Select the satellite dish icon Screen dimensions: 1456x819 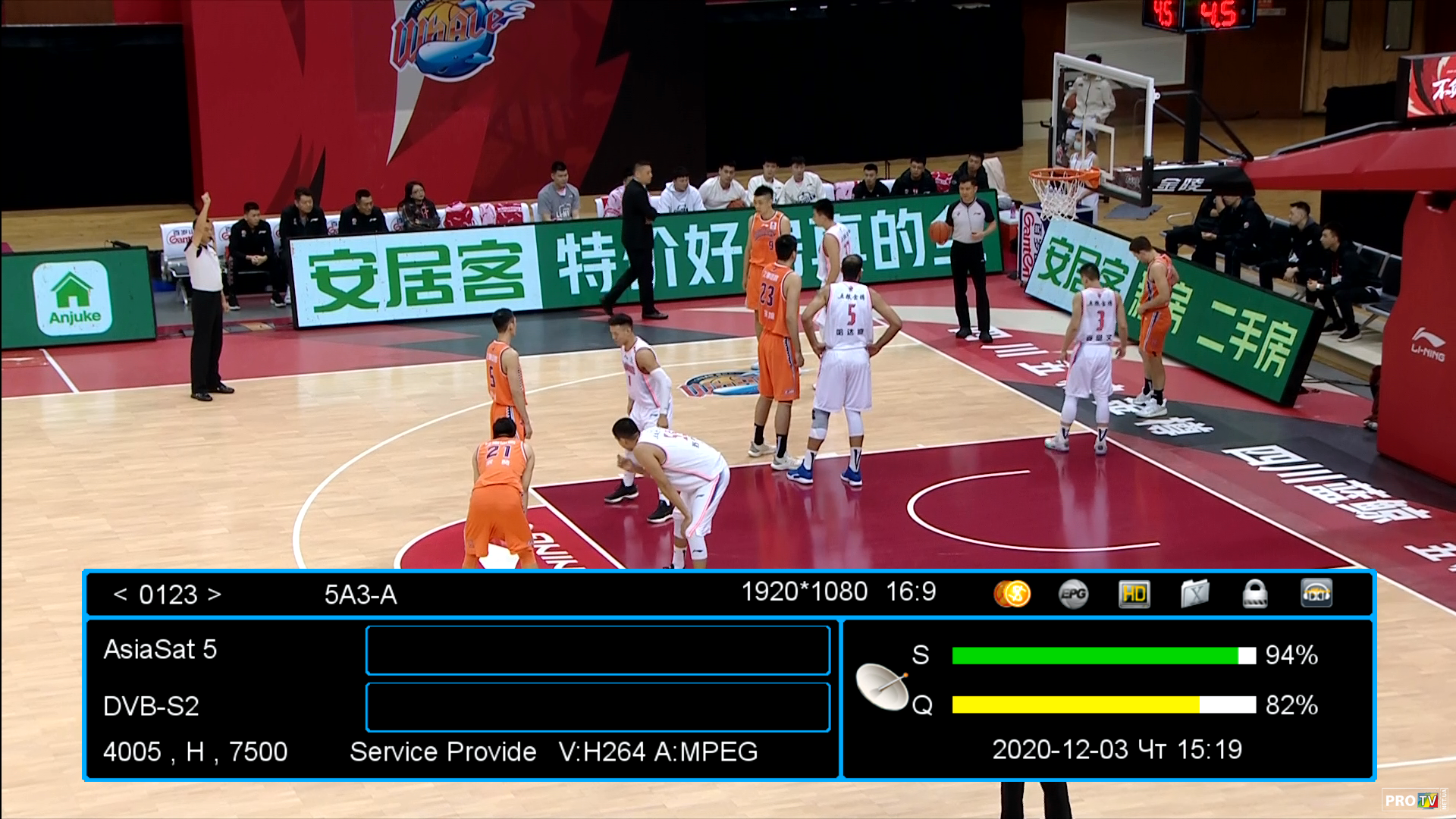pos(882,686)
